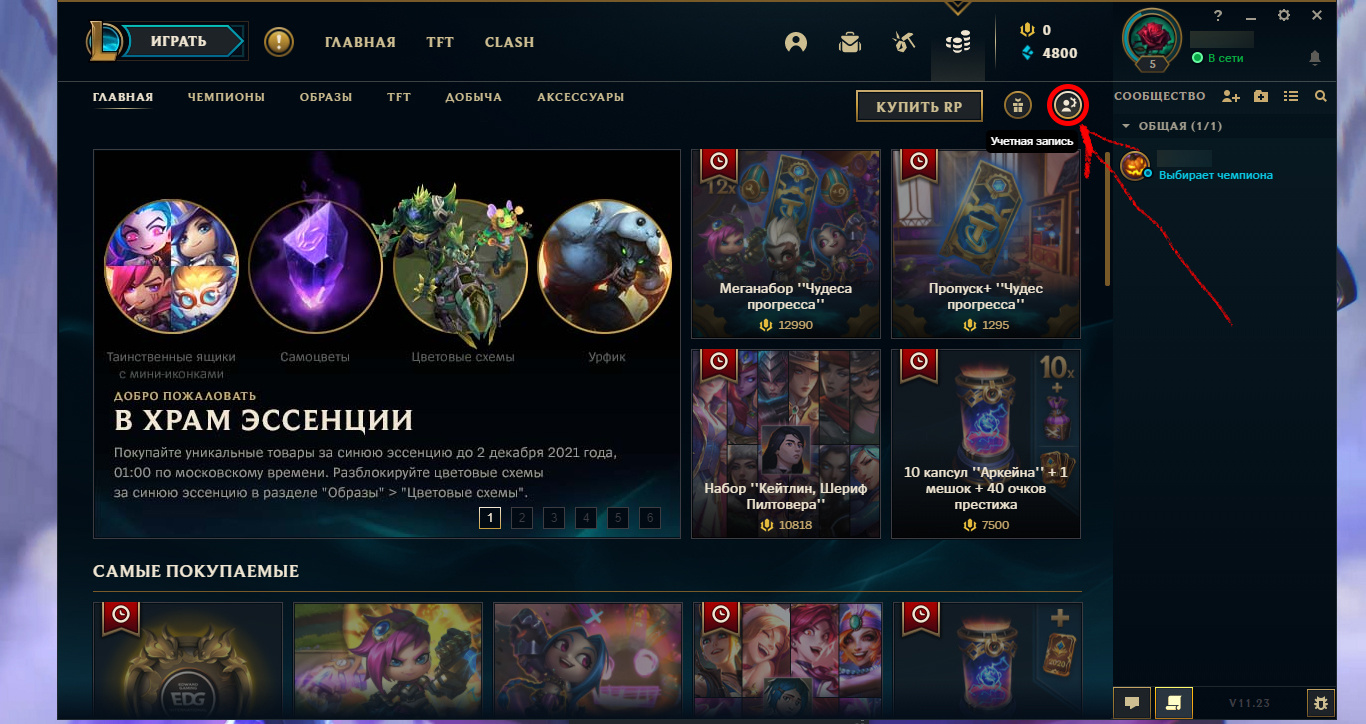
Task: Open the add friend icon in Community panel
Action: [x=1231, y=96]
